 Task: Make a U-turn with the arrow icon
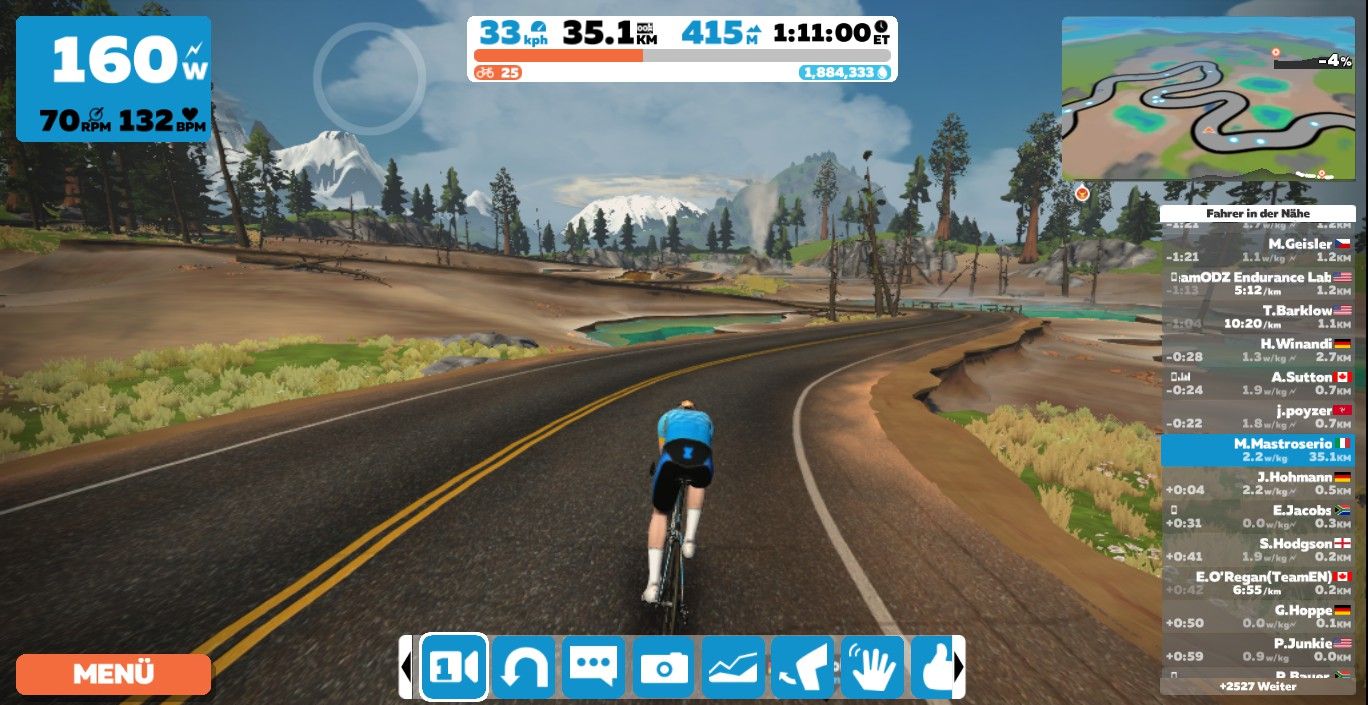pyautogui.click(x=523, y=666)
